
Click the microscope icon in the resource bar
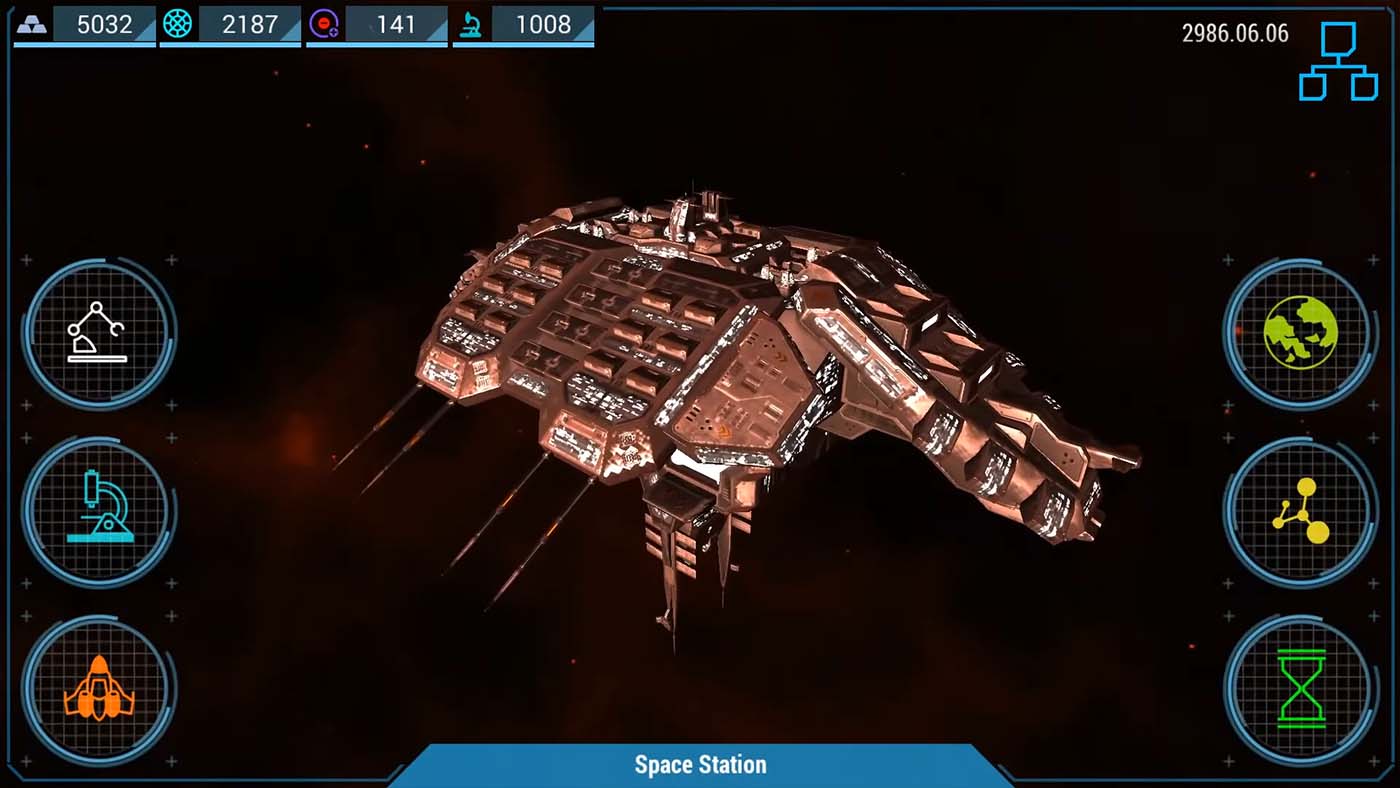(x=471, y=23)
